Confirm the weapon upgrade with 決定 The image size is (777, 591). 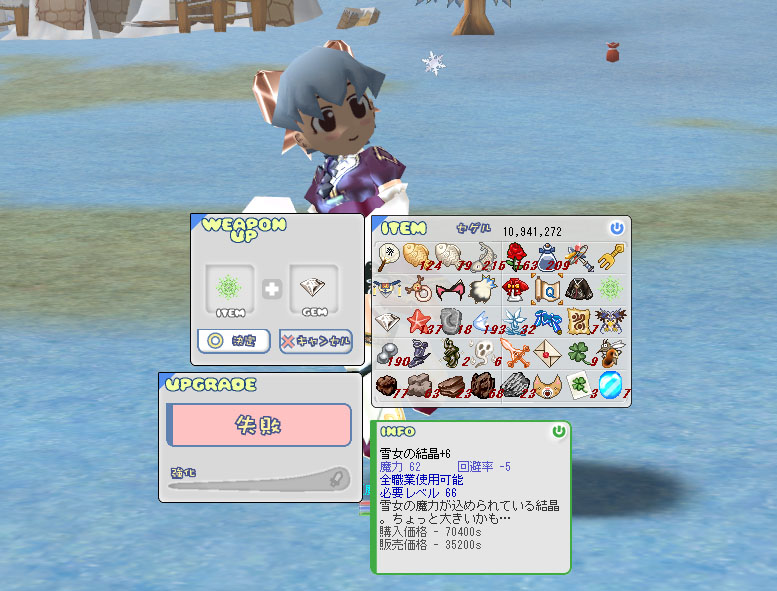(x=233, y=341)
